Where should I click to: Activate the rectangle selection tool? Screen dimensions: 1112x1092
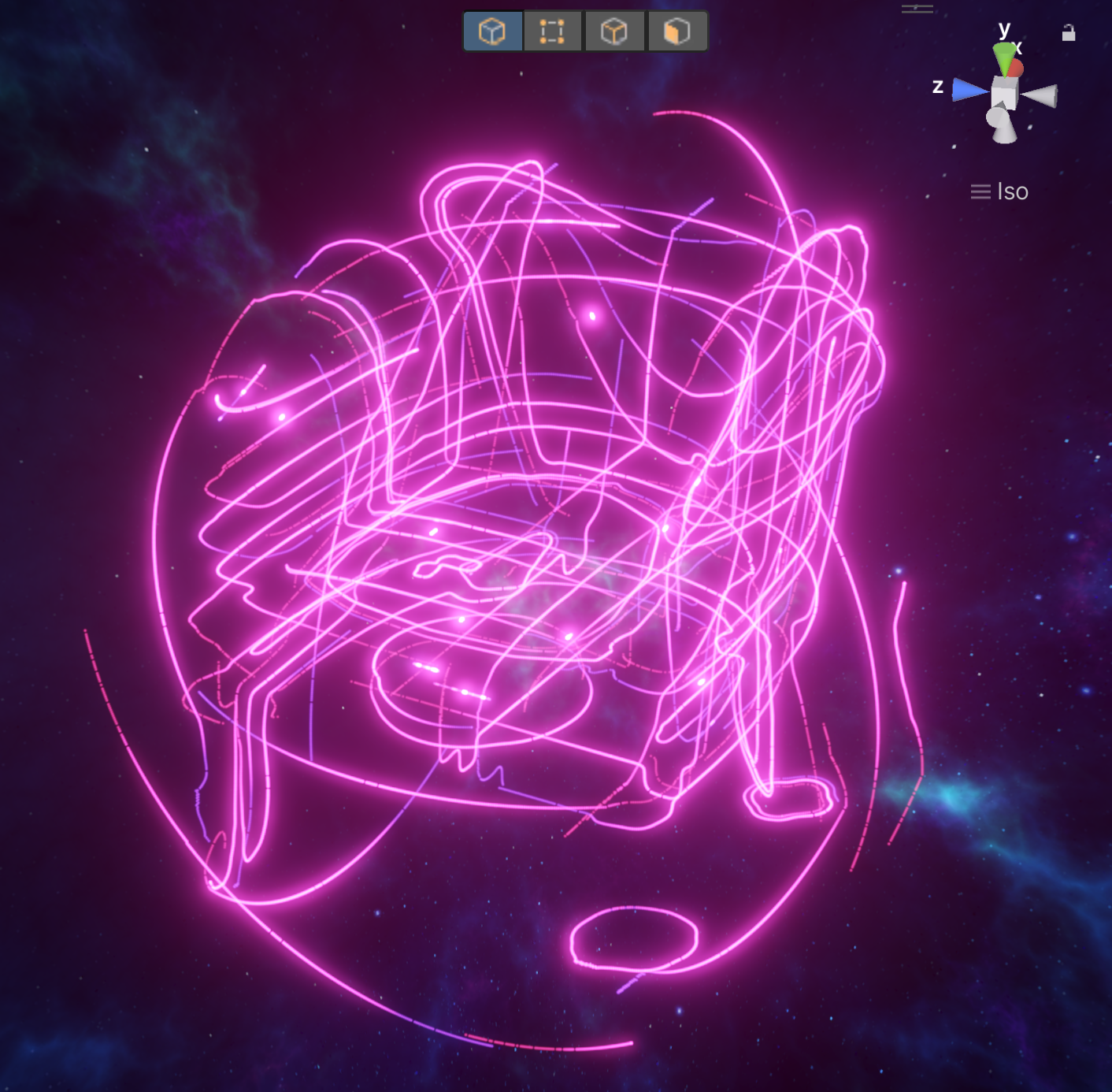coord(552,32)
